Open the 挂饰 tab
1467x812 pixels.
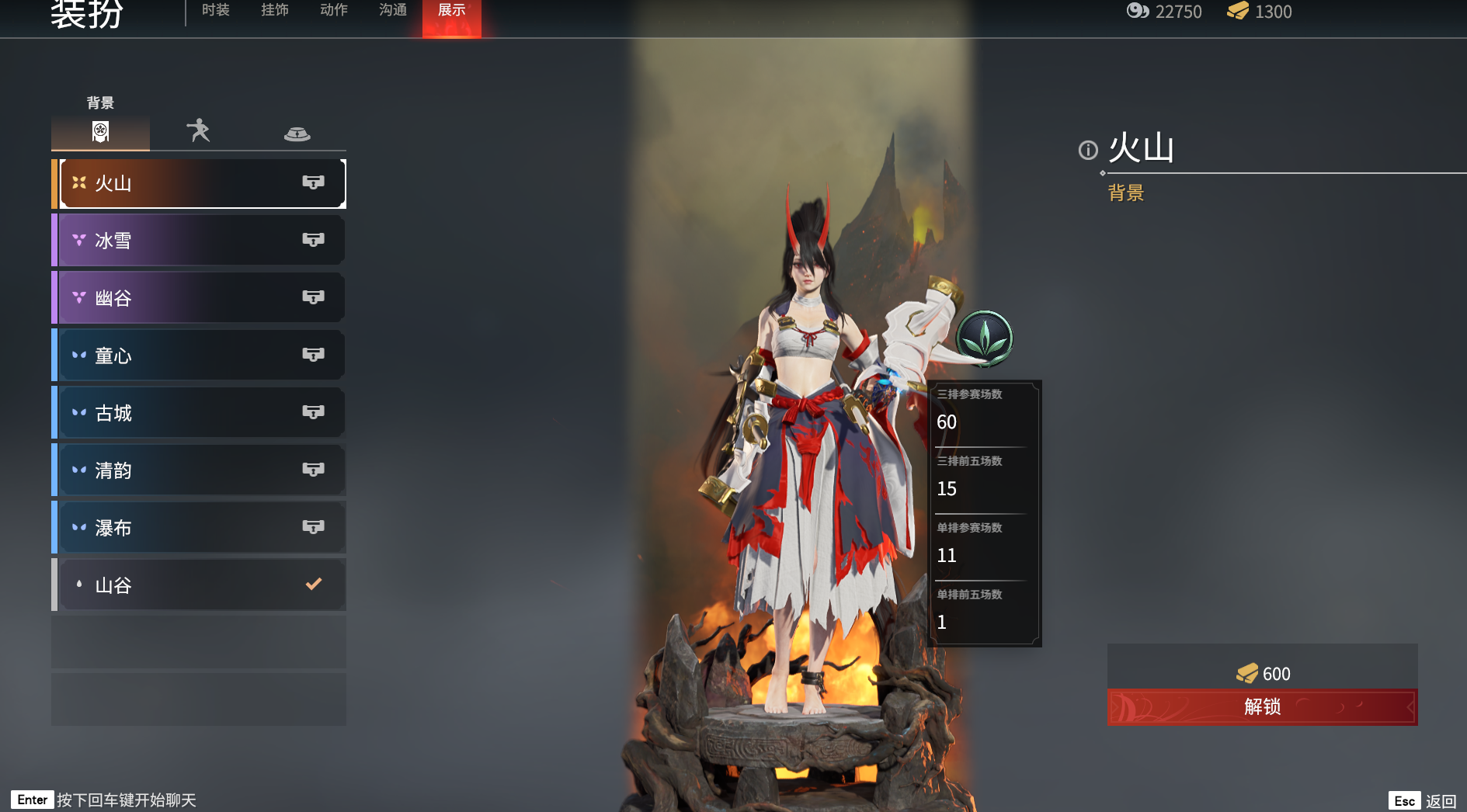click(x=275, y=10)
